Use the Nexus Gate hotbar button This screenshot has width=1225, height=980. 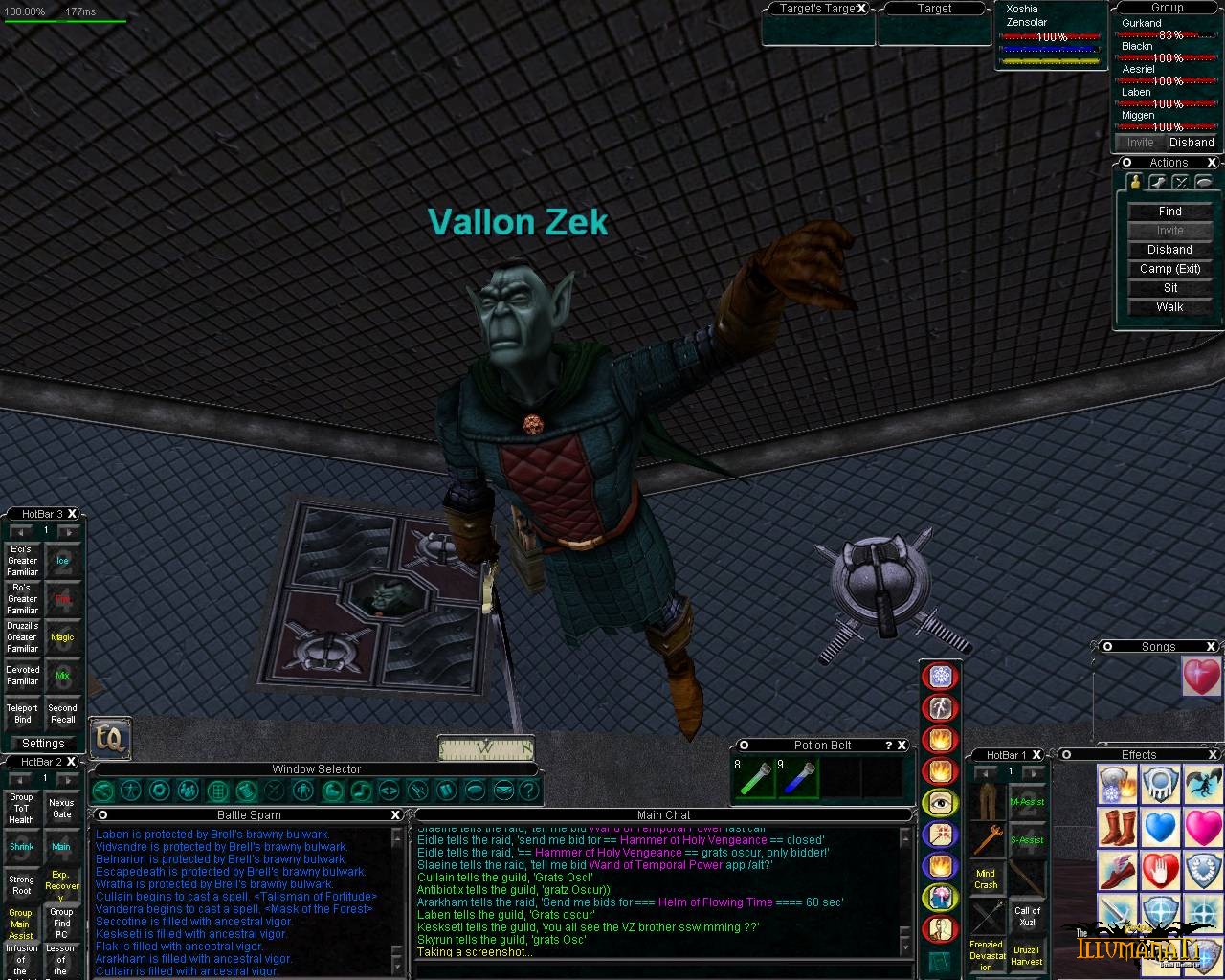(x=61, y=809)
